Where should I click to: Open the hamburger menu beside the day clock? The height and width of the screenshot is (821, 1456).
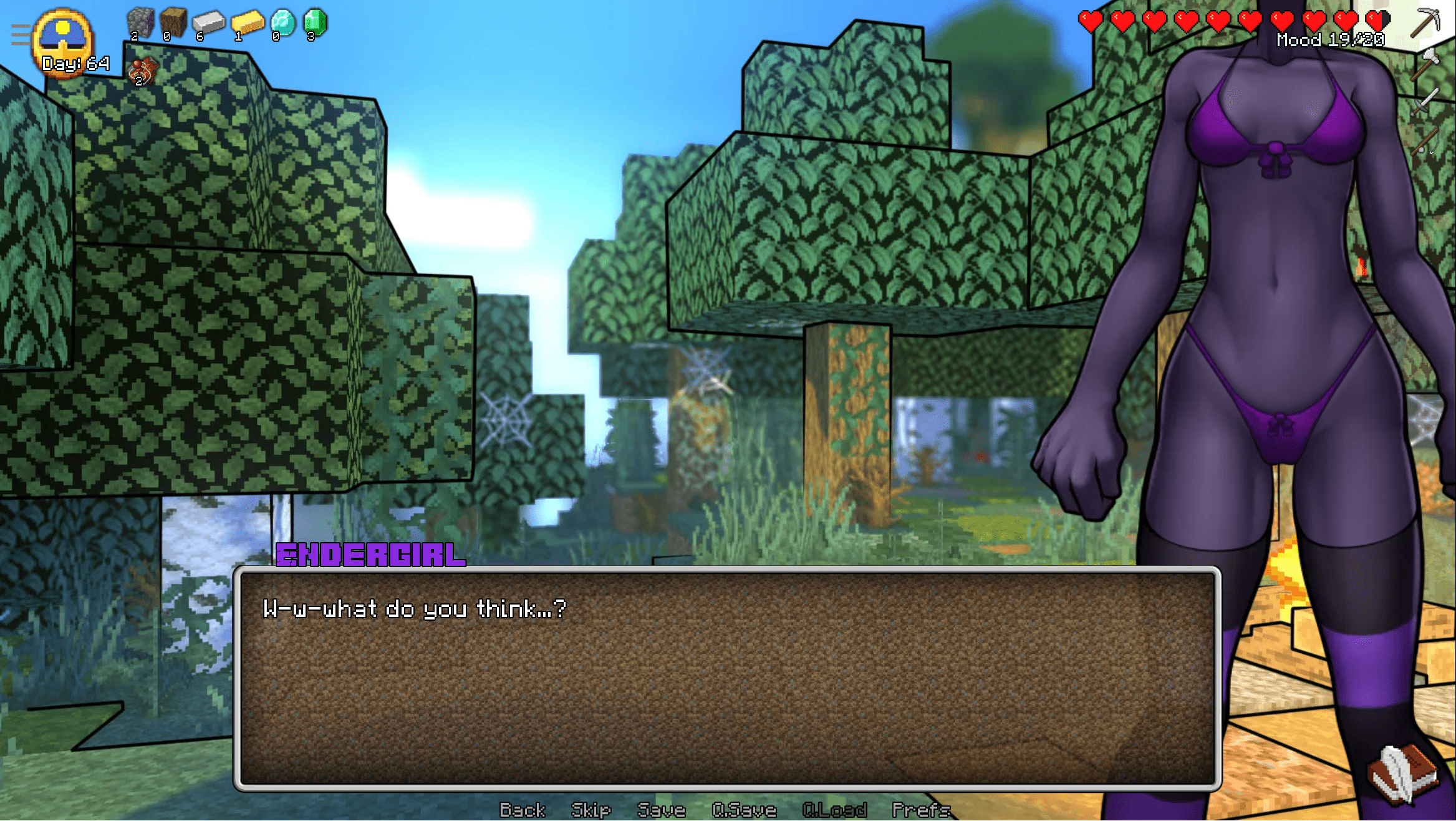pos(20,35)
